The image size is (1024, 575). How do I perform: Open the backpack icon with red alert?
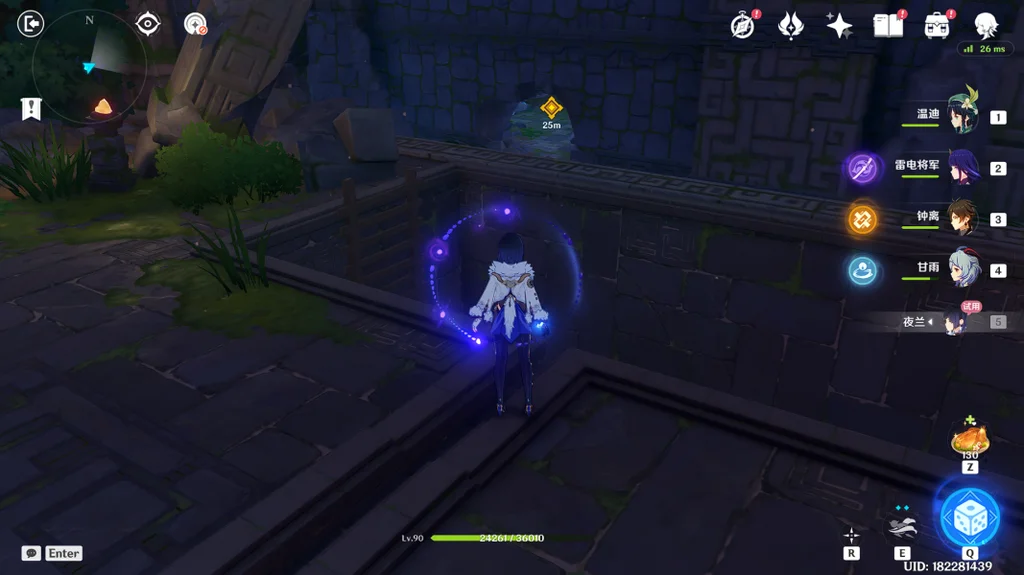point(937,26)
